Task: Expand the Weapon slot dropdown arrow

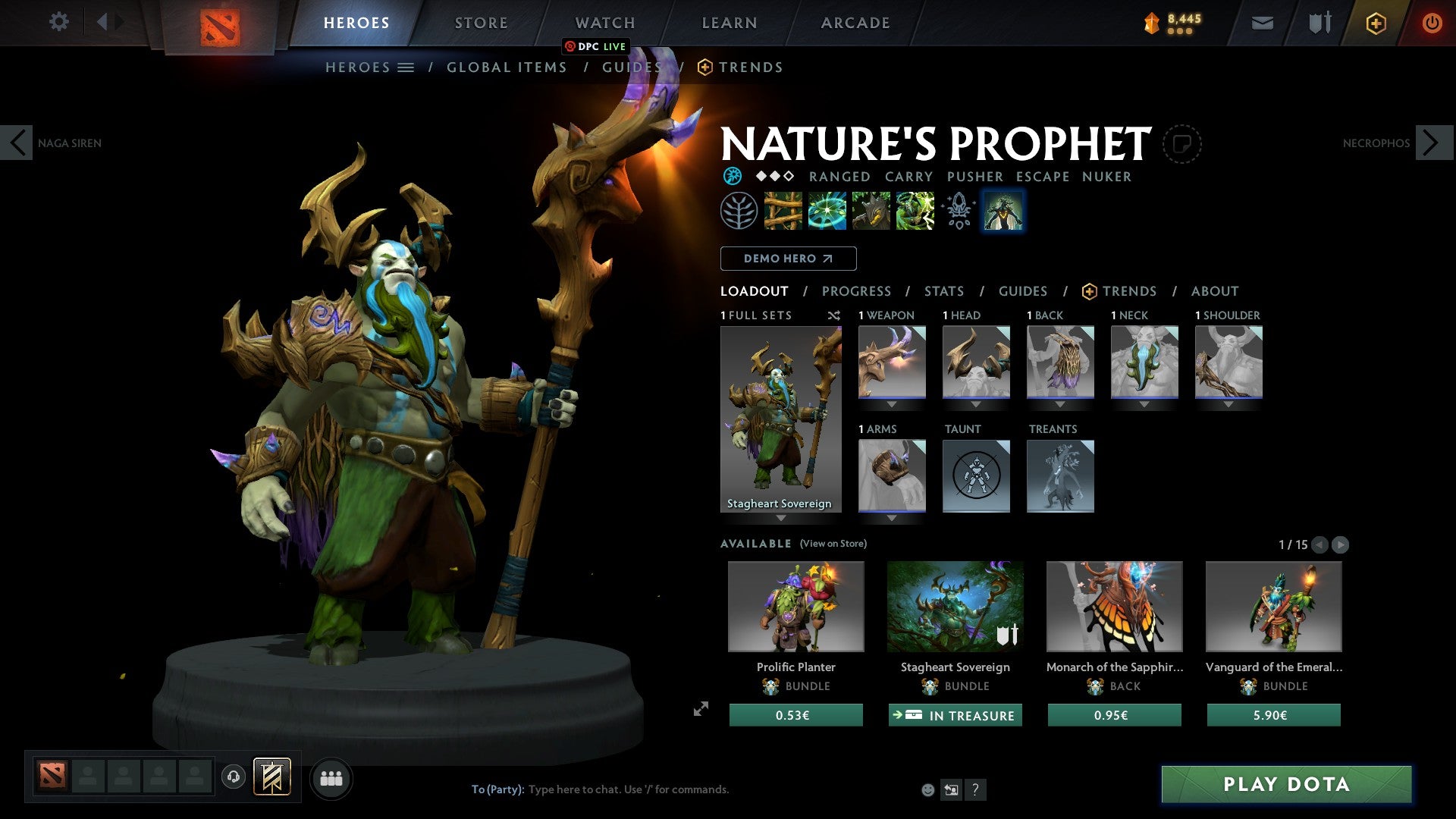Action: (x=892, y=404)
